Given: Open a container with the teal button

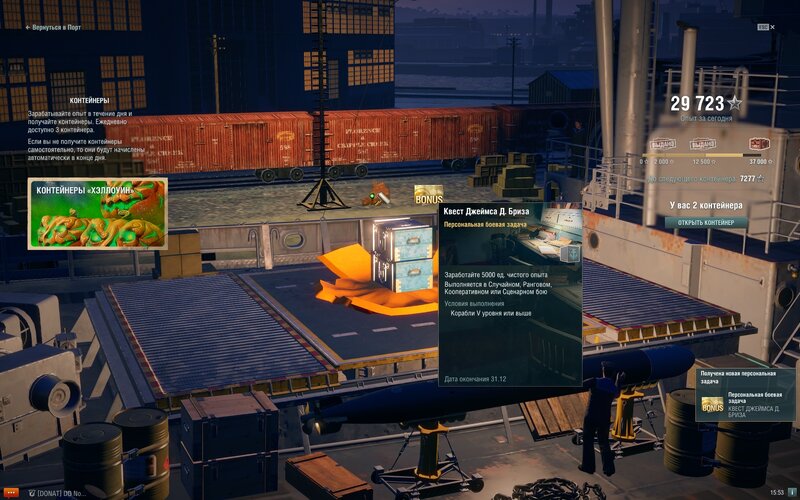Looking at the screenshot, I should tap(706, 222).
